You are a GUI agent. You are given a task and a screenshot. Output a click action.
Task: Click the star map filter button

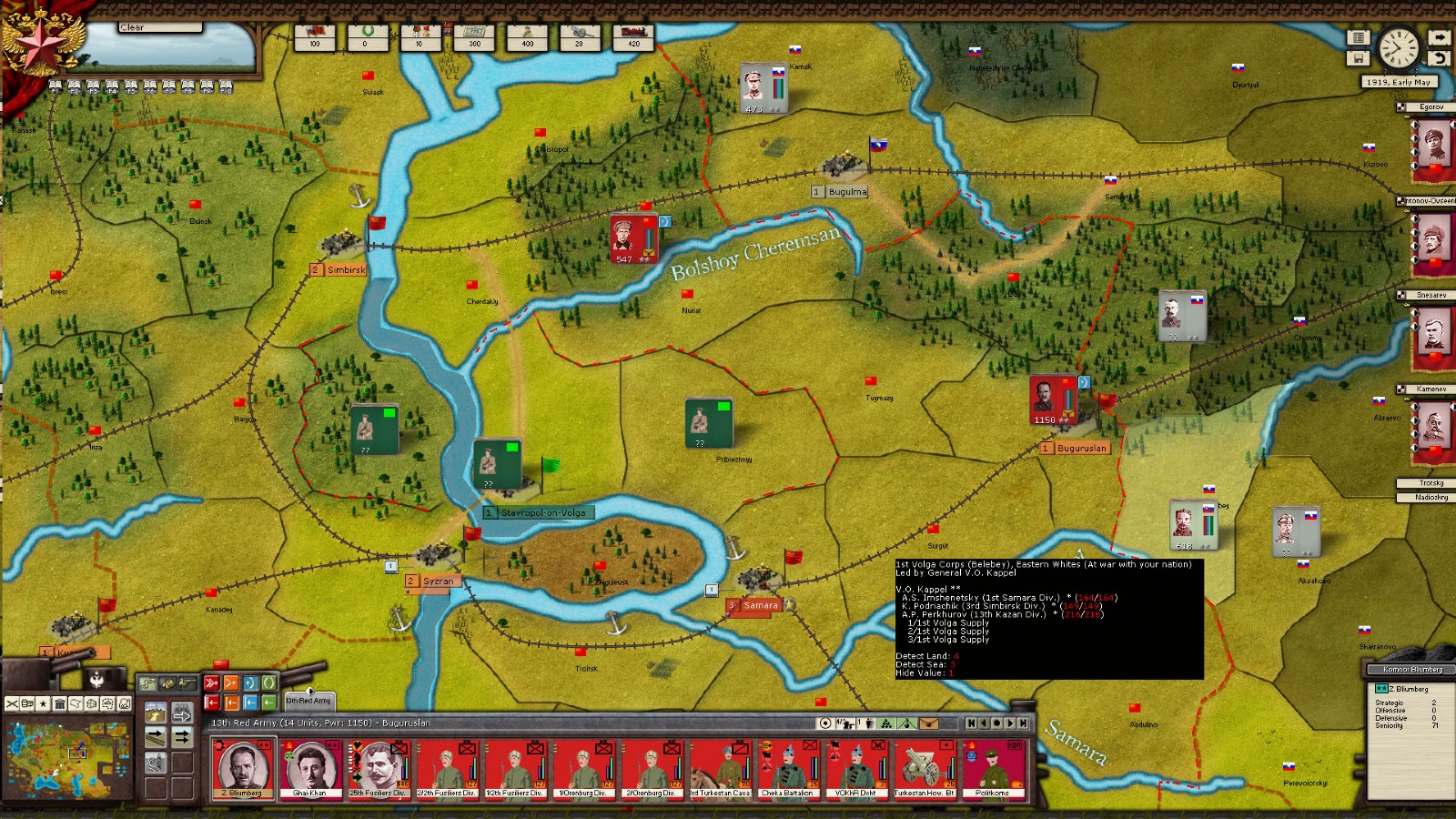pyautogui.click(x=43, y=704)
